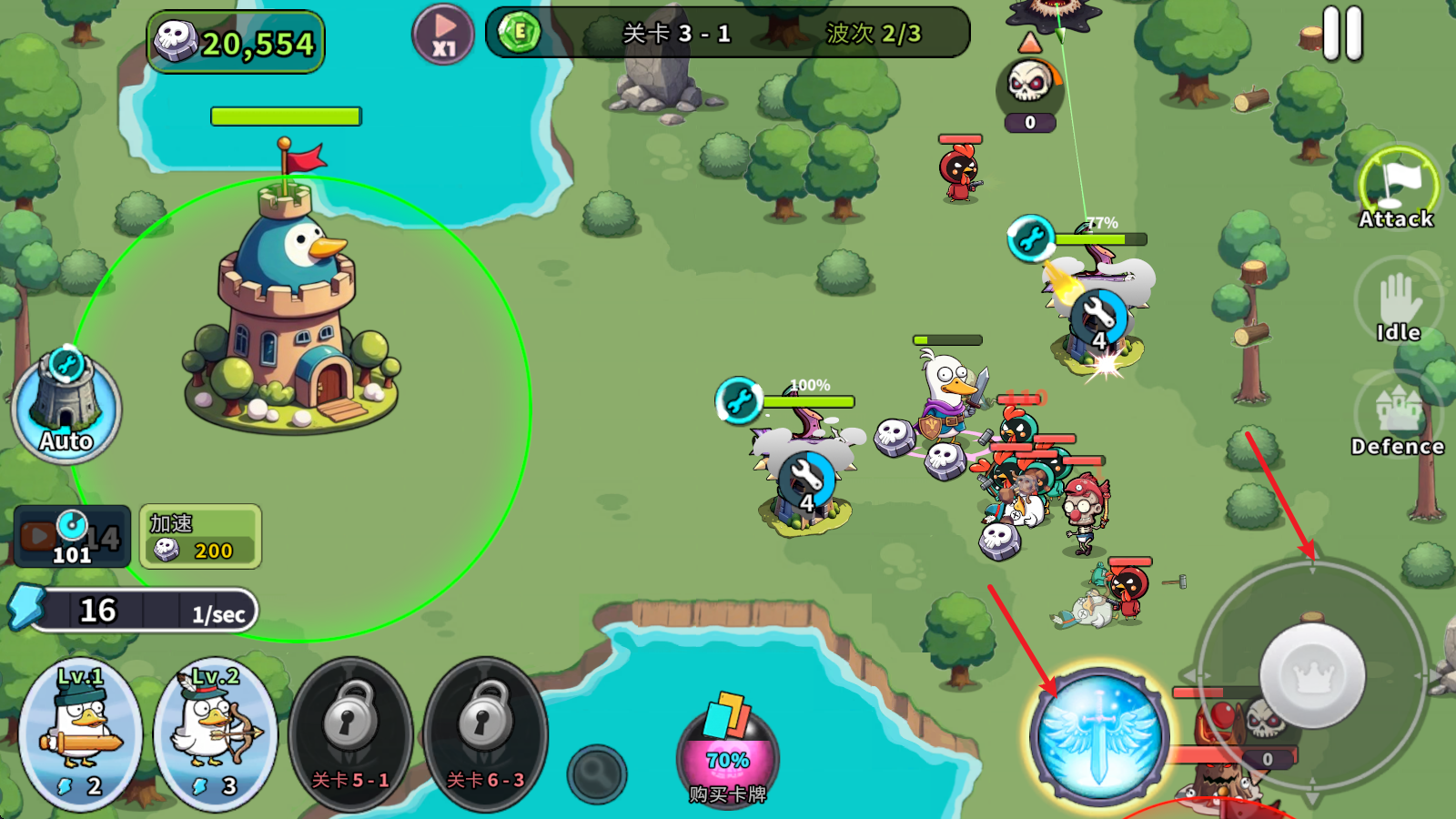Repair the damaged 77% tower
Image resolution: width=1456 pixels, height=819 pixels.
pos(1030,238)
